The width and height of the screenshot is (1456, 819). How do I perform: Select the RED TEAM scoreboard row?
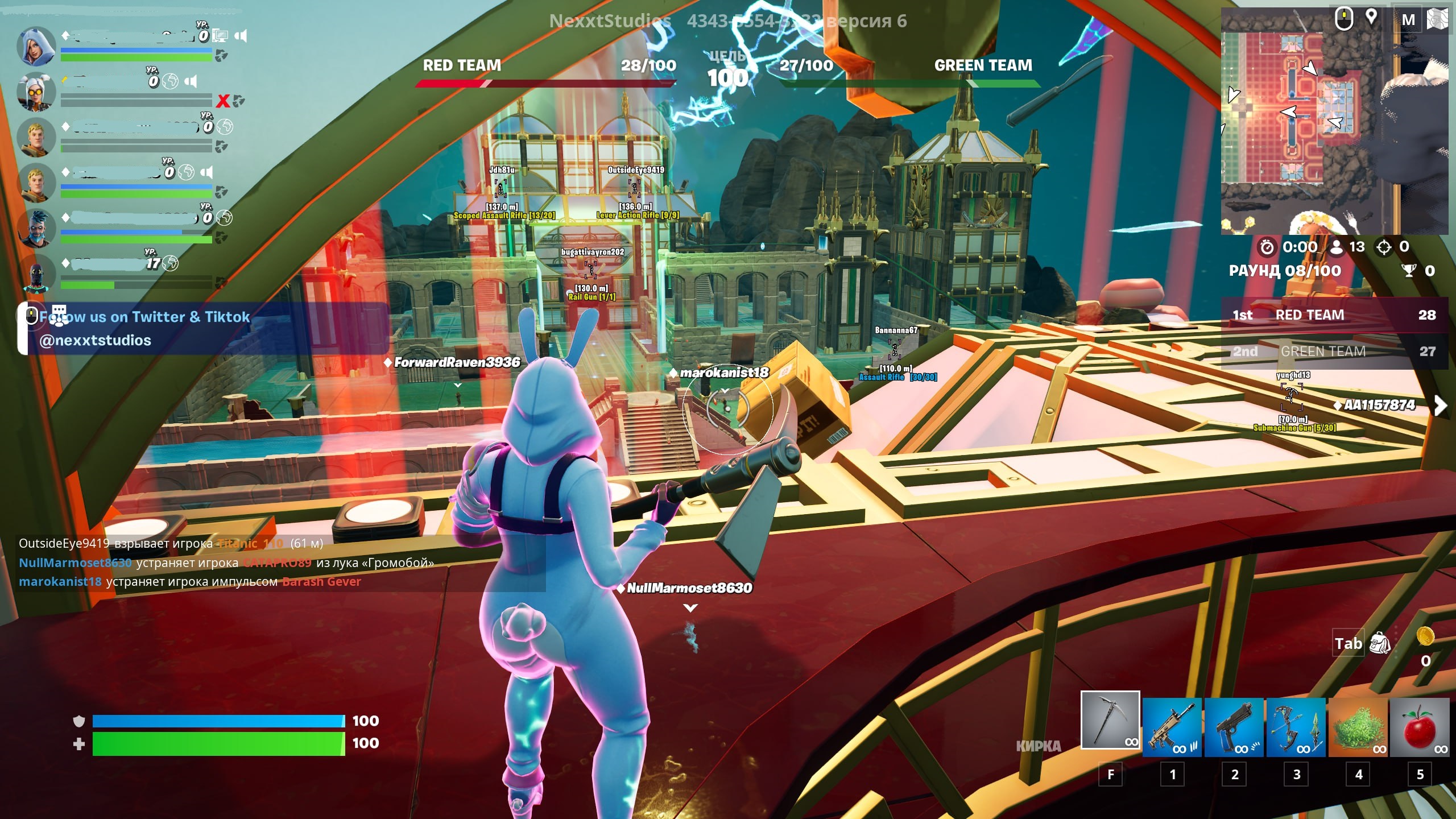click(1334, 315)
